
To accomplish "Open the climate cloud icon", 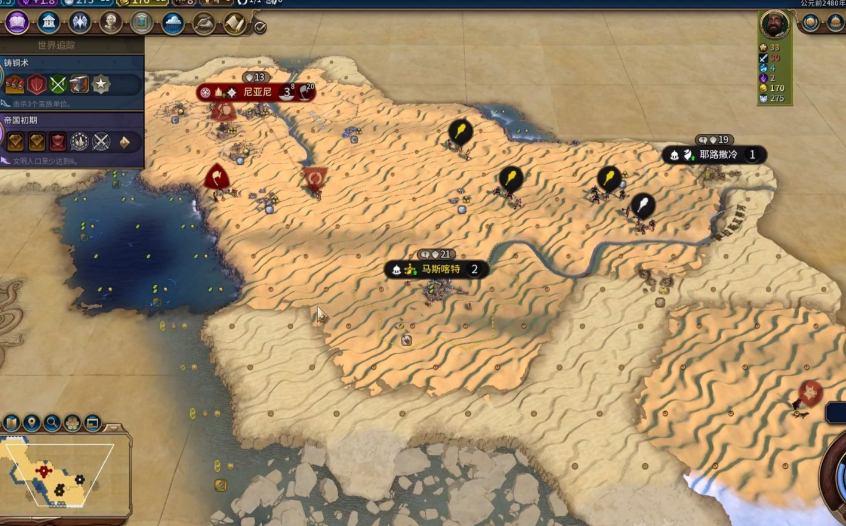I will (x=173, y=21).
